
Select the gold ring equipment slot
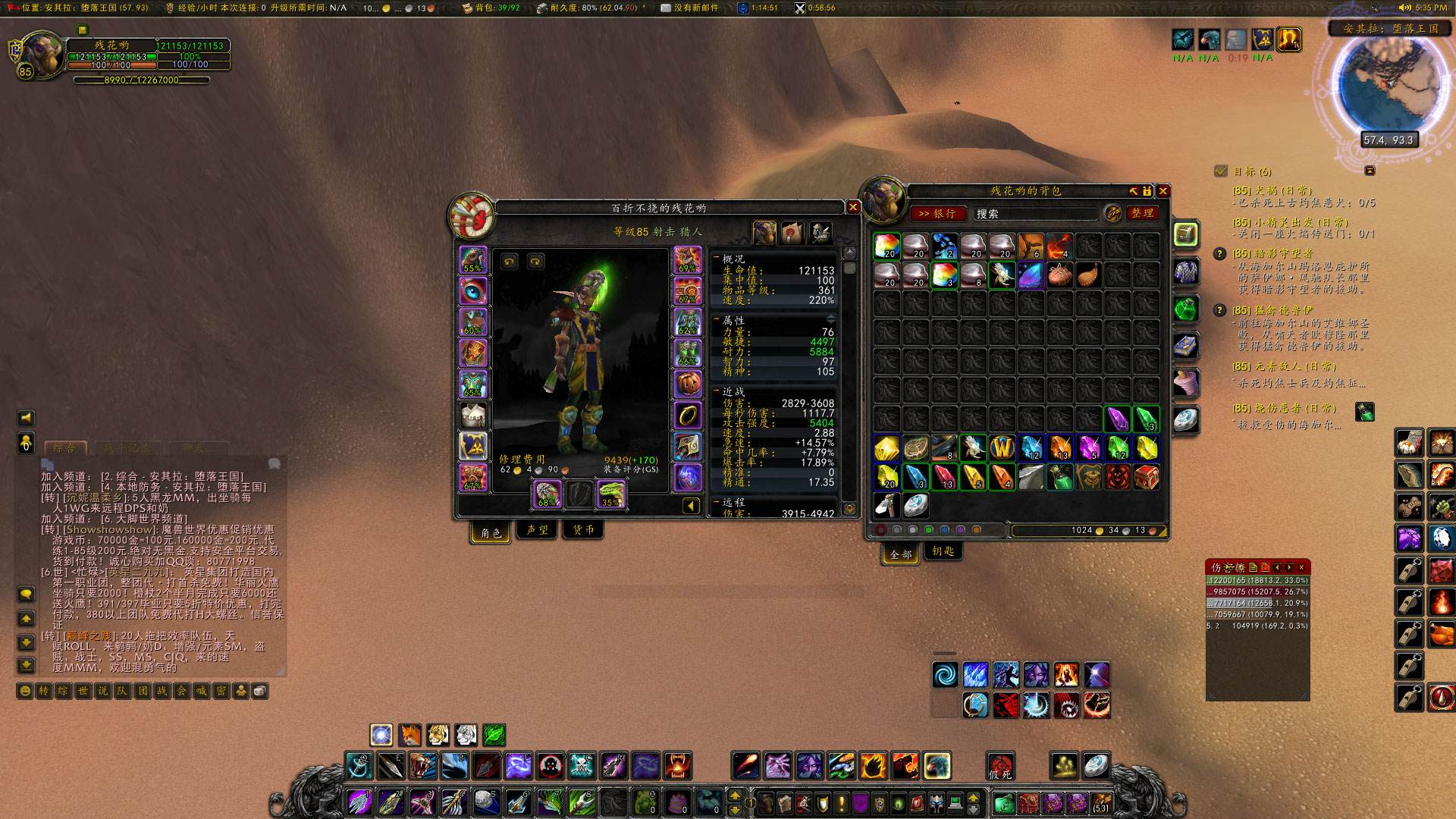tap(687, 415)
